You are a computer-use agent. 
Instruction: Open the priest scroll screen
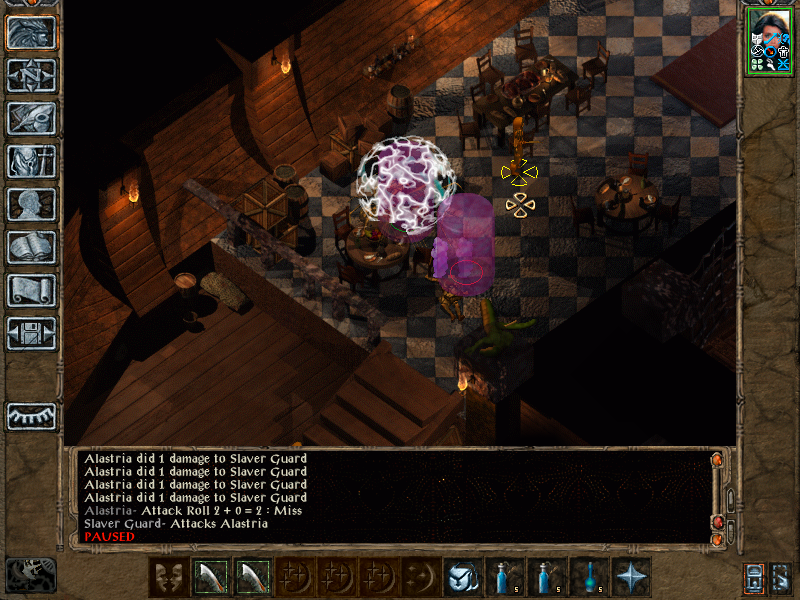[x=32, y=290]
